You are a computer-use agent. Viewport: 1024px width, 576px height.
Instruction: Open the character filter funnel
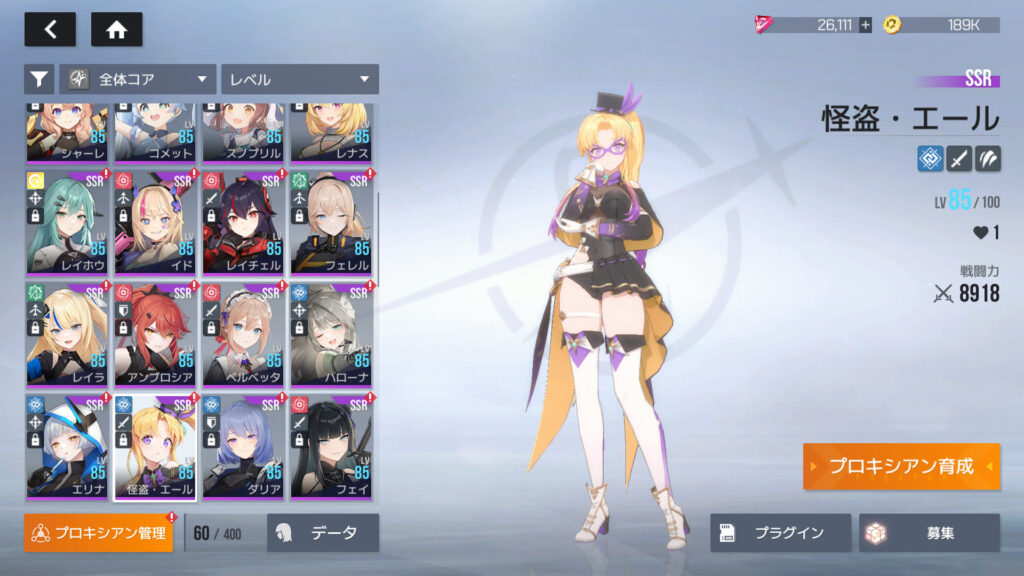(x=39, y=79)
